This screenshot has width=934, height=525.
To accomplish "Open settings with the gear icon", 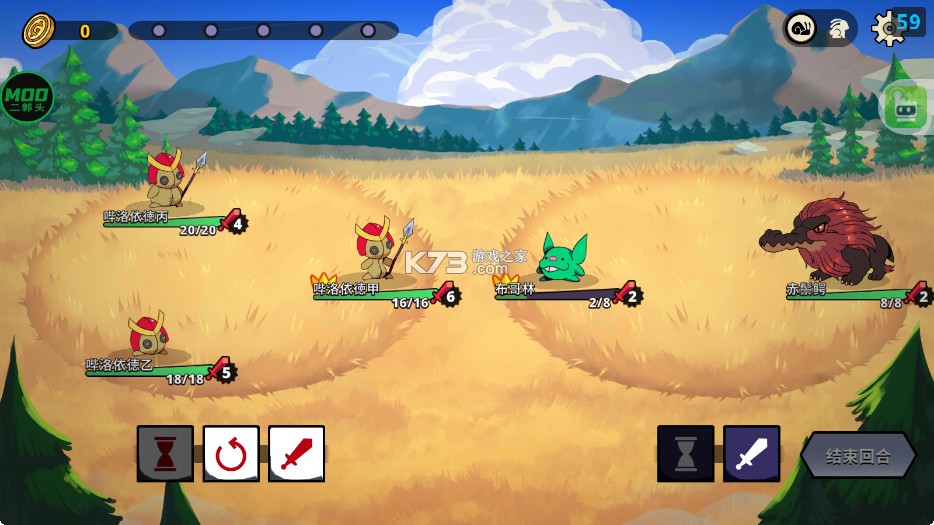I will pos(886,28).
